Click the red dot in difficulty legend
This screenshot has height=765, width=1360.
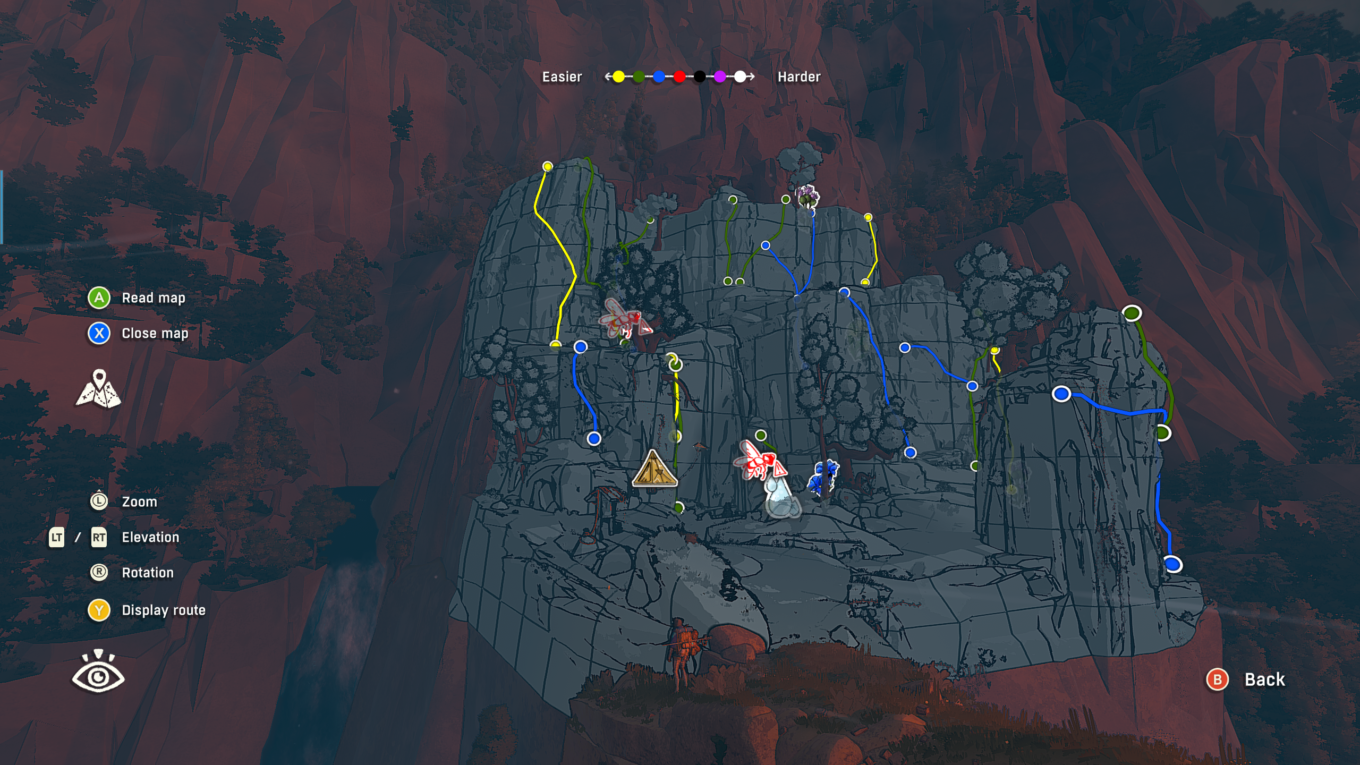tap(679, 77)
